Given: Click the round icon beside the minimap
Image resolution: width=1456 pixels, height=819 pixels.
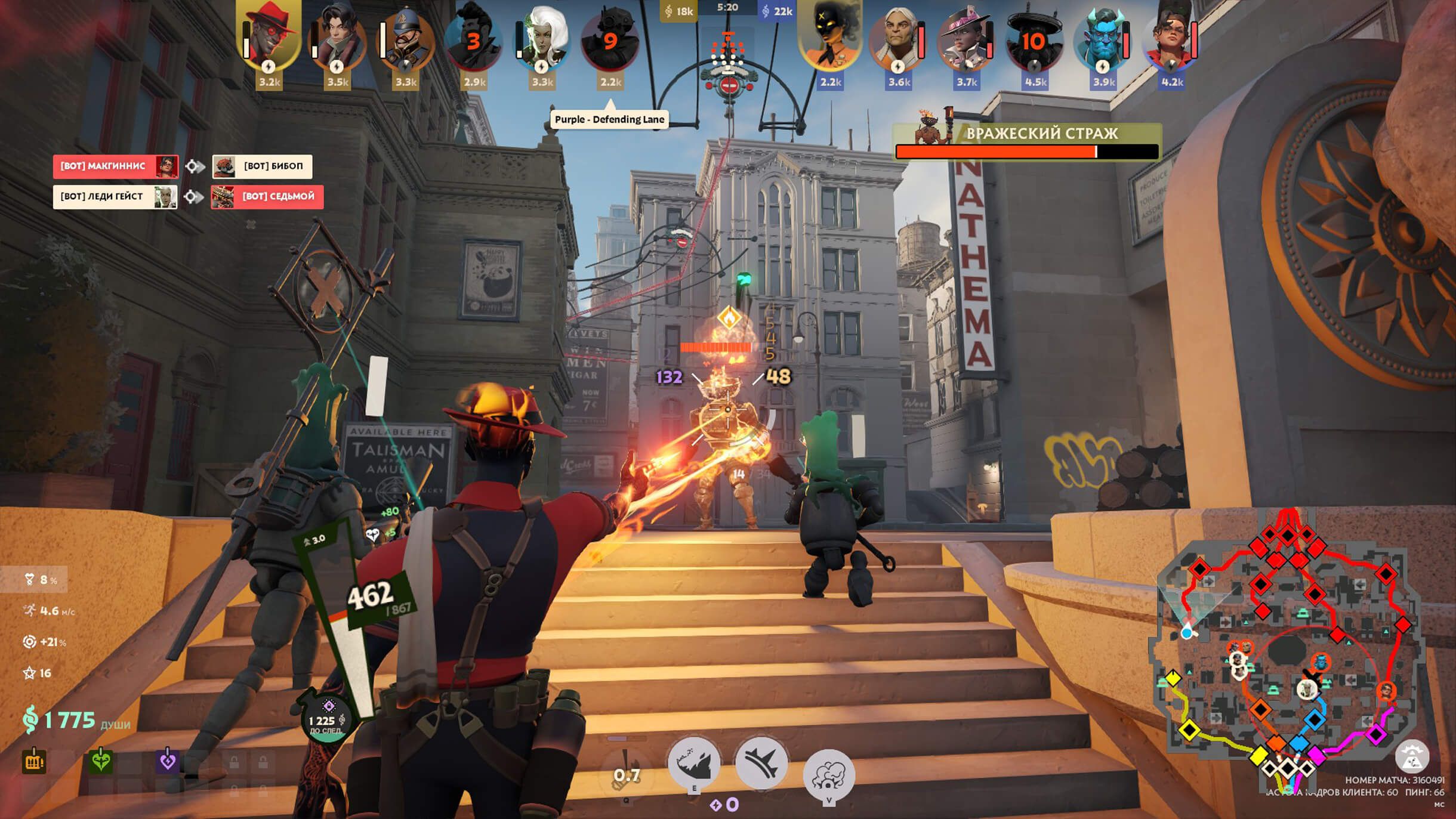Looking at the screenshot, I should 1412,756.
